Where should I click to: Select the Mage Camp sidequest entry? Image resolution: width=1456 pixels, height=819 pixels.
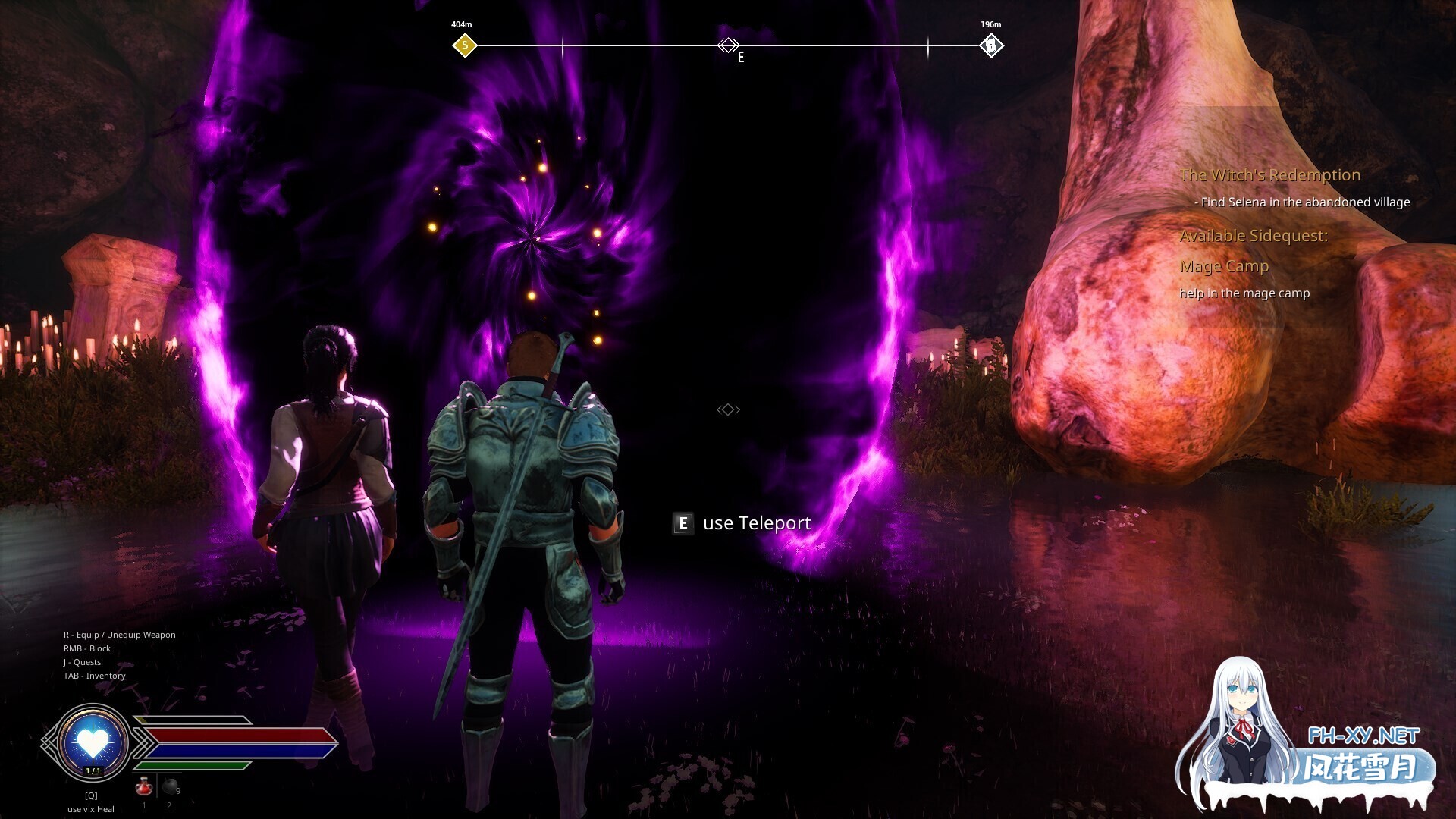pos(1224,266)
